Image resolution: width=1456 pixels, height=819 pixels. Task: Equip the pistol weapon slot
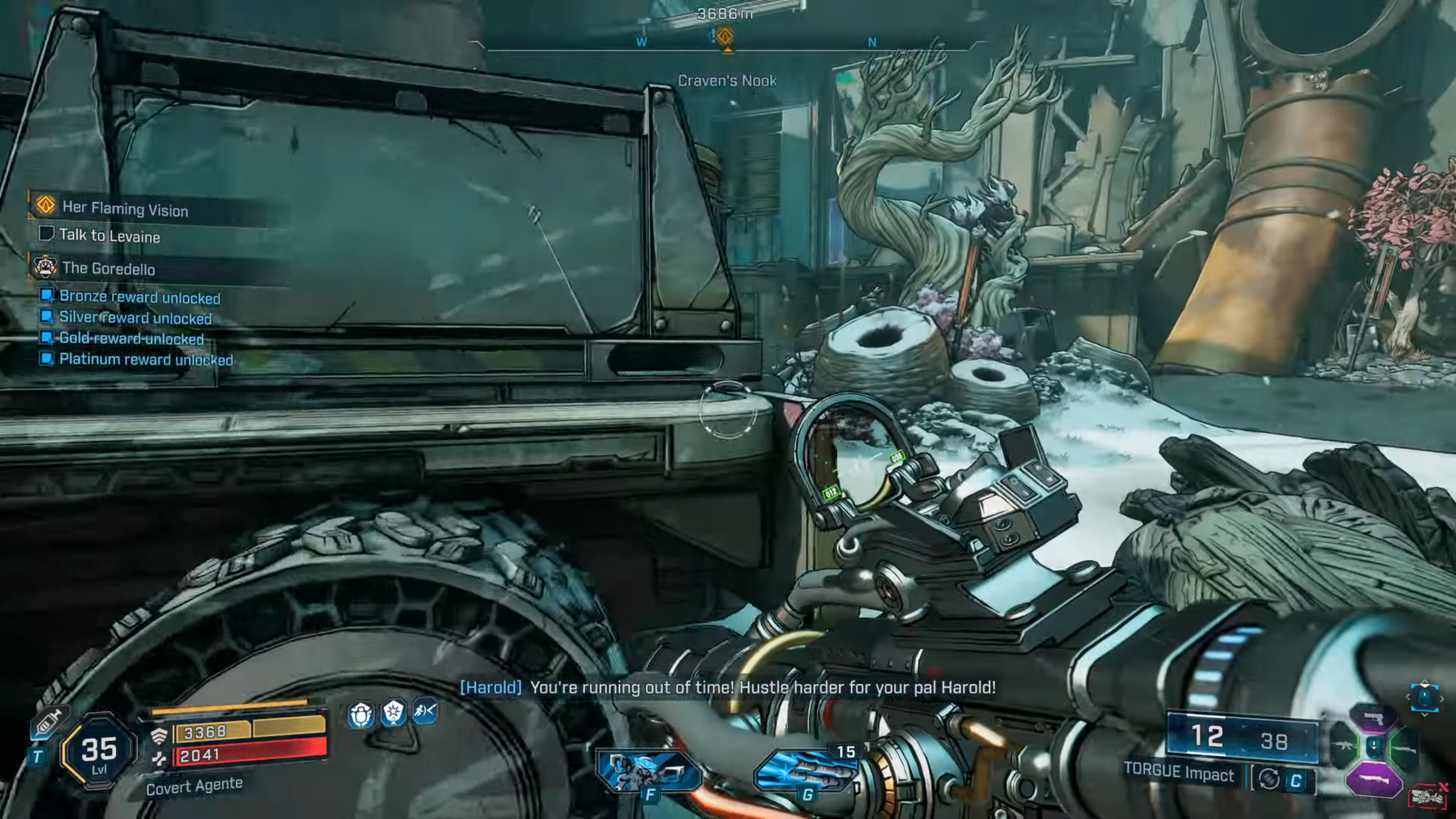pyautogui.click(x=1374, y=719)
